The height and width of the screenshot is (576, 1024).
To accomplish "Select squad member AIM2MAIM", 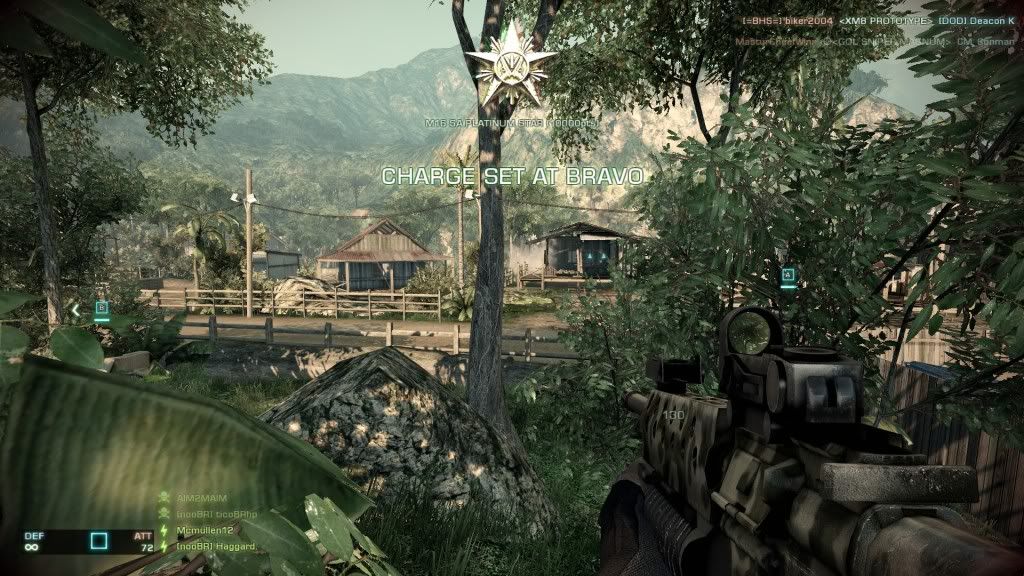I will [x=198, y=496].
